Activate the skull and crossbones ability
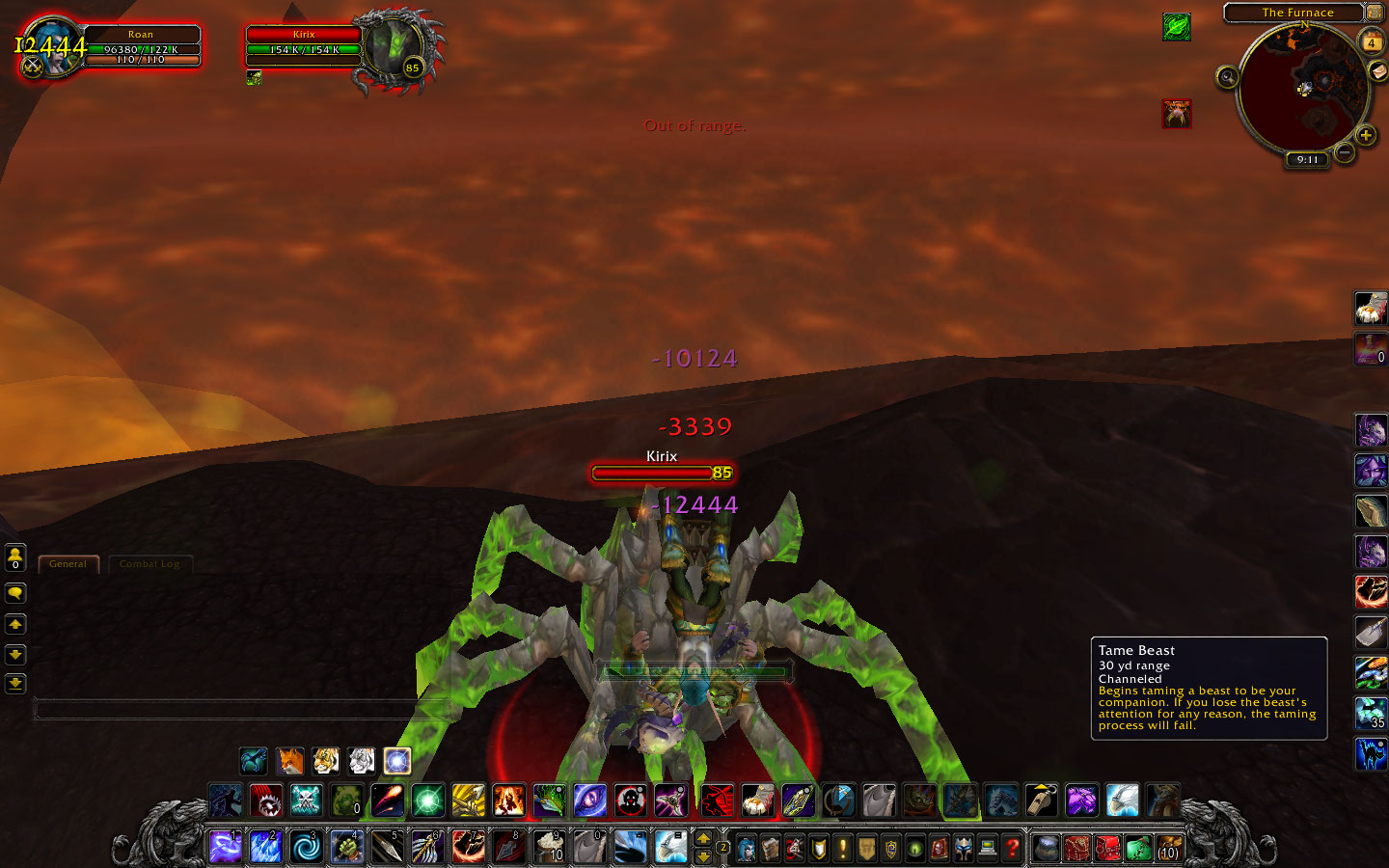 [307, 800]
